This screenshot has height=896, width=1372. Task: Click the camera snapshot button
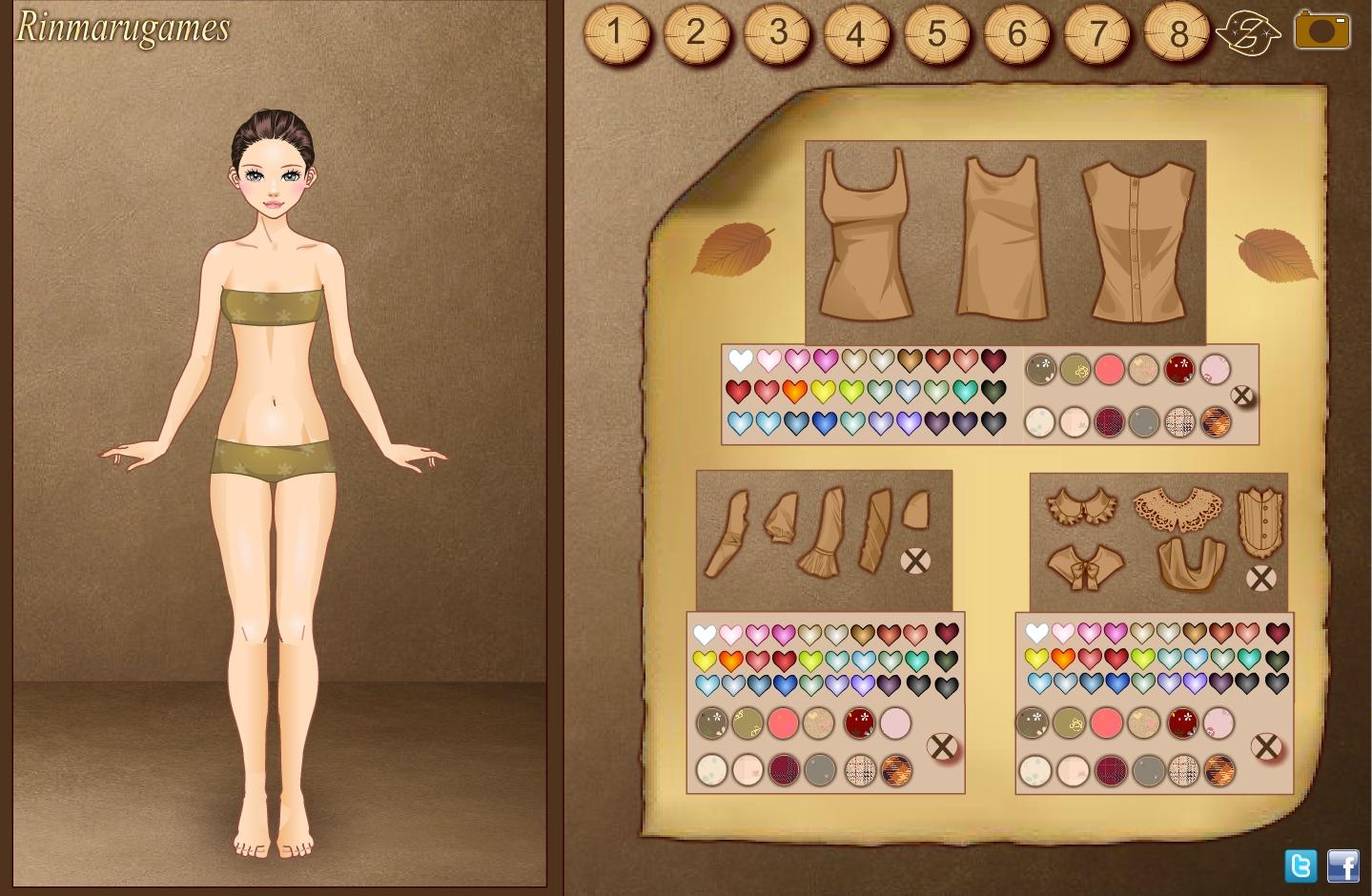1321,31
